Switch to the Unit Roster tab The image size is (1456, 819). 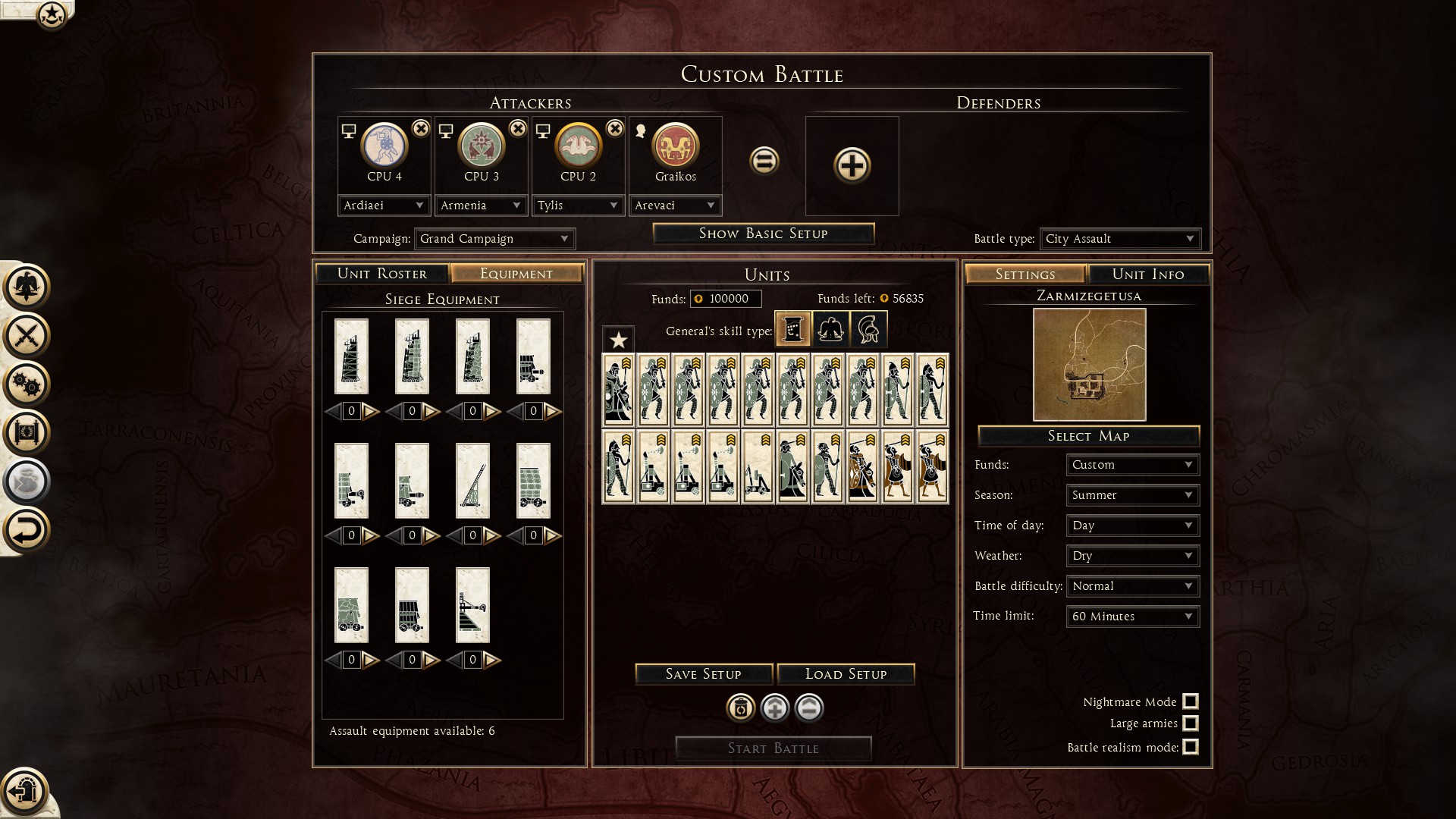[381, 274]
